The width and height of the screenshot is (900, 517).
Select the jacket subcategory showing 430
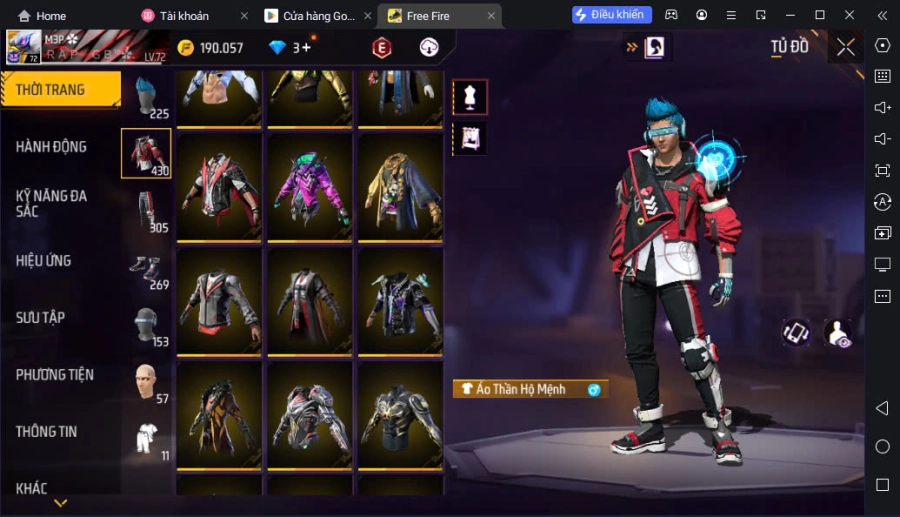(x=146, y=153)
